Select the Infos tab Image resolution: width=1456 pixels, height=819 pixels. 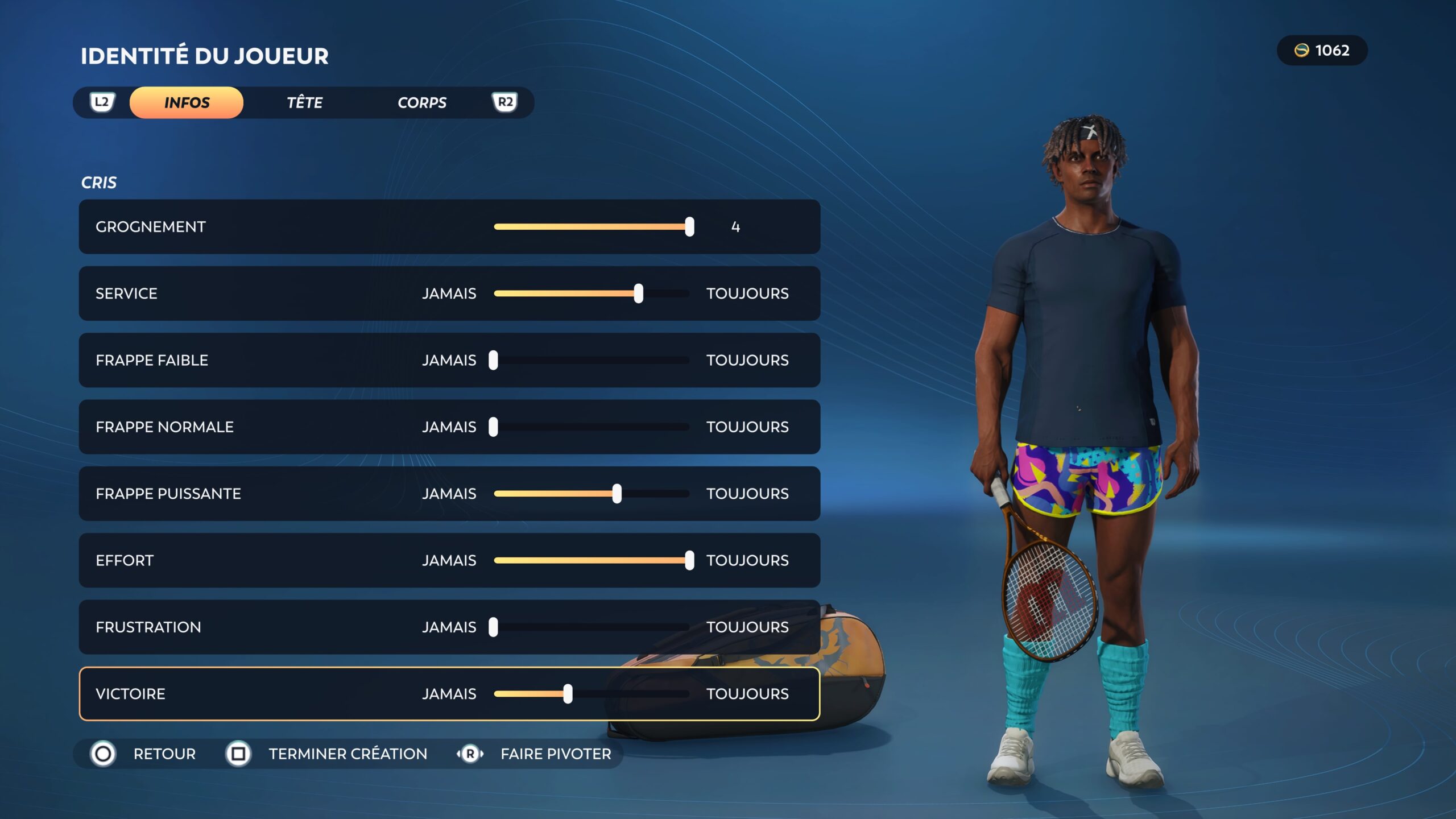[x=187, y=102]
